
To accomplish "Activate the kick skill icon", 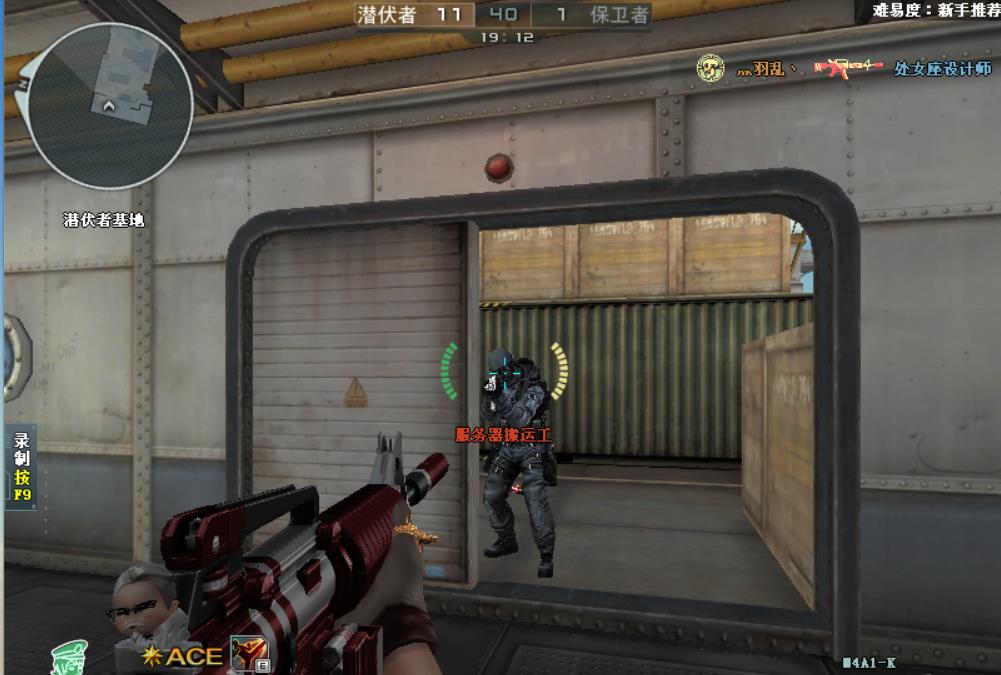I will tap(244, 653).
